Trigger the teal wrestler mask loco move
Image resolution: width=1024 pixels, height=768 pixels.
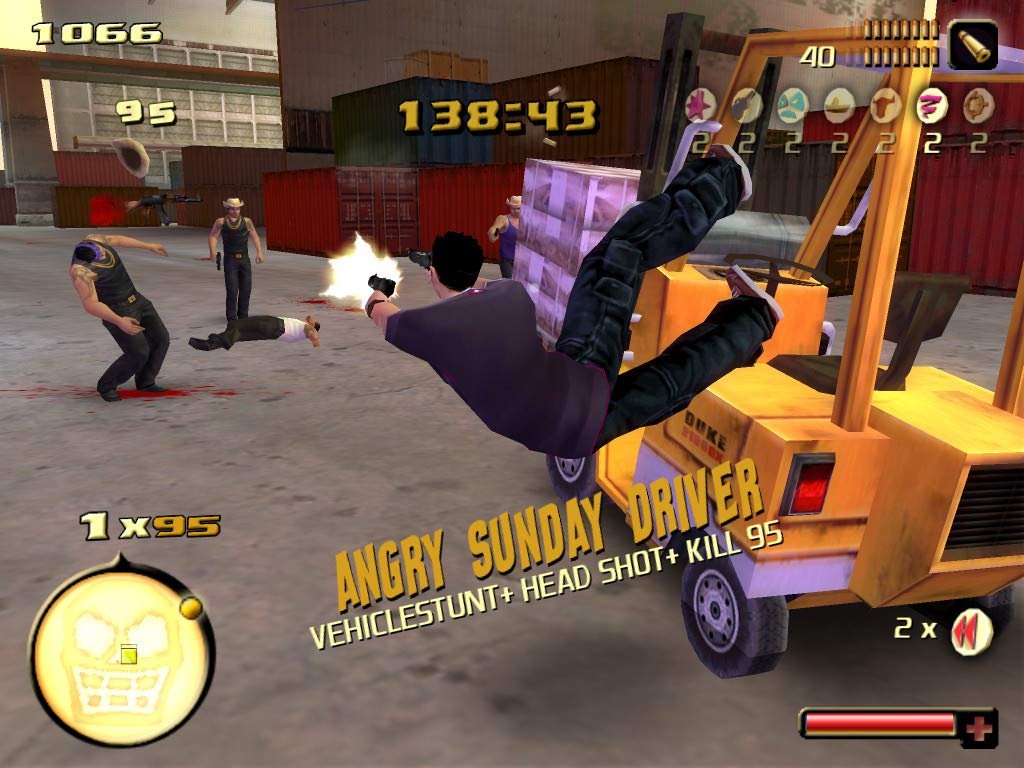792,105
